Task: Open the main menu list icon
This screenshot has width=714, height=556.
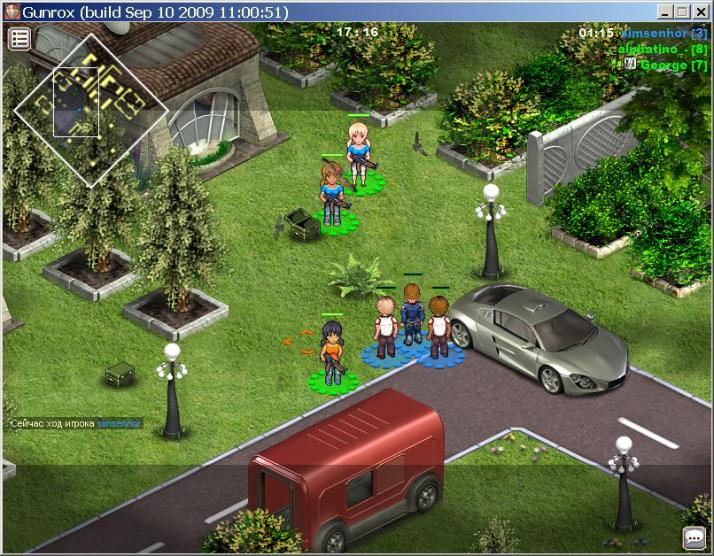Action: (x=20, y=39)
